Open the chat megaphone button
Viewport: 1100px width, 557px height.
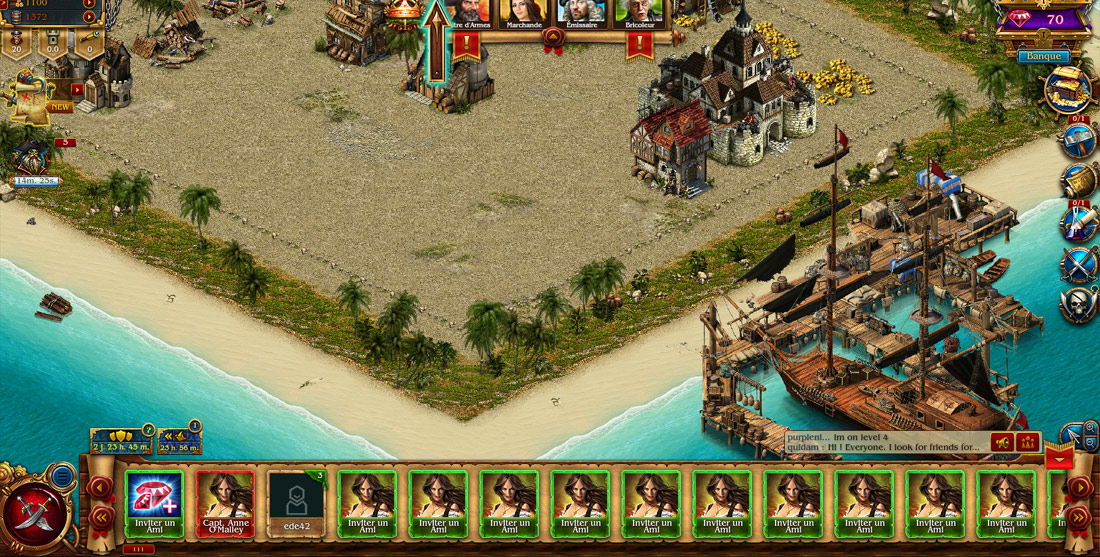click(1001, 442)
